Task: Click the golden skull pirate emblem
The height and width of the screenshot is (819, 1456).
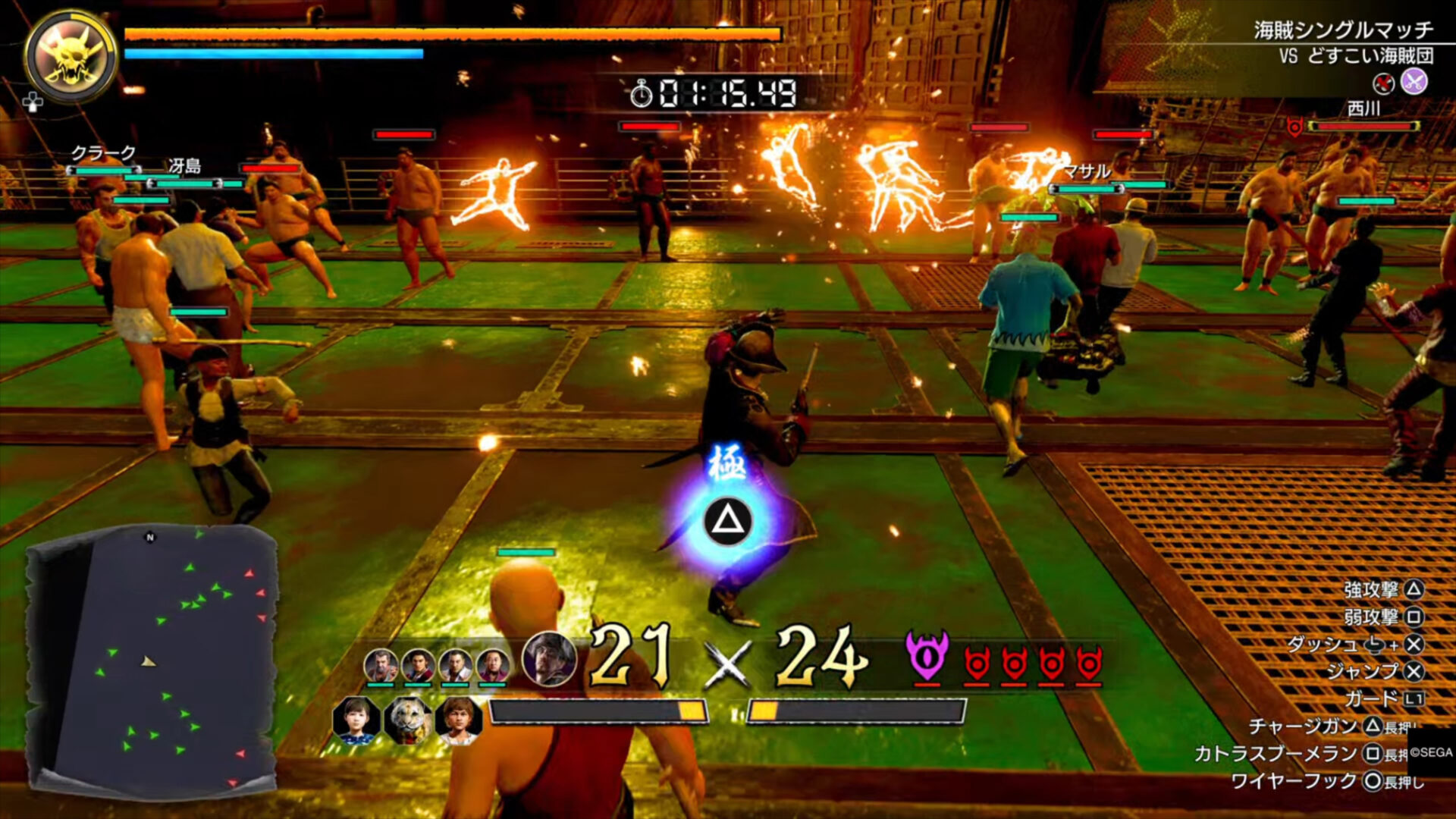Action: pos(70,55)
